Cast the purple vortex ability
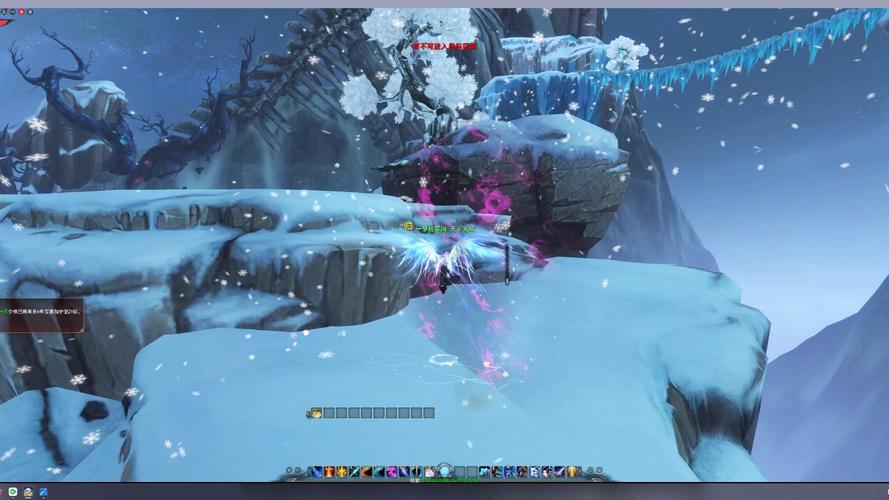 pos(392,472)
